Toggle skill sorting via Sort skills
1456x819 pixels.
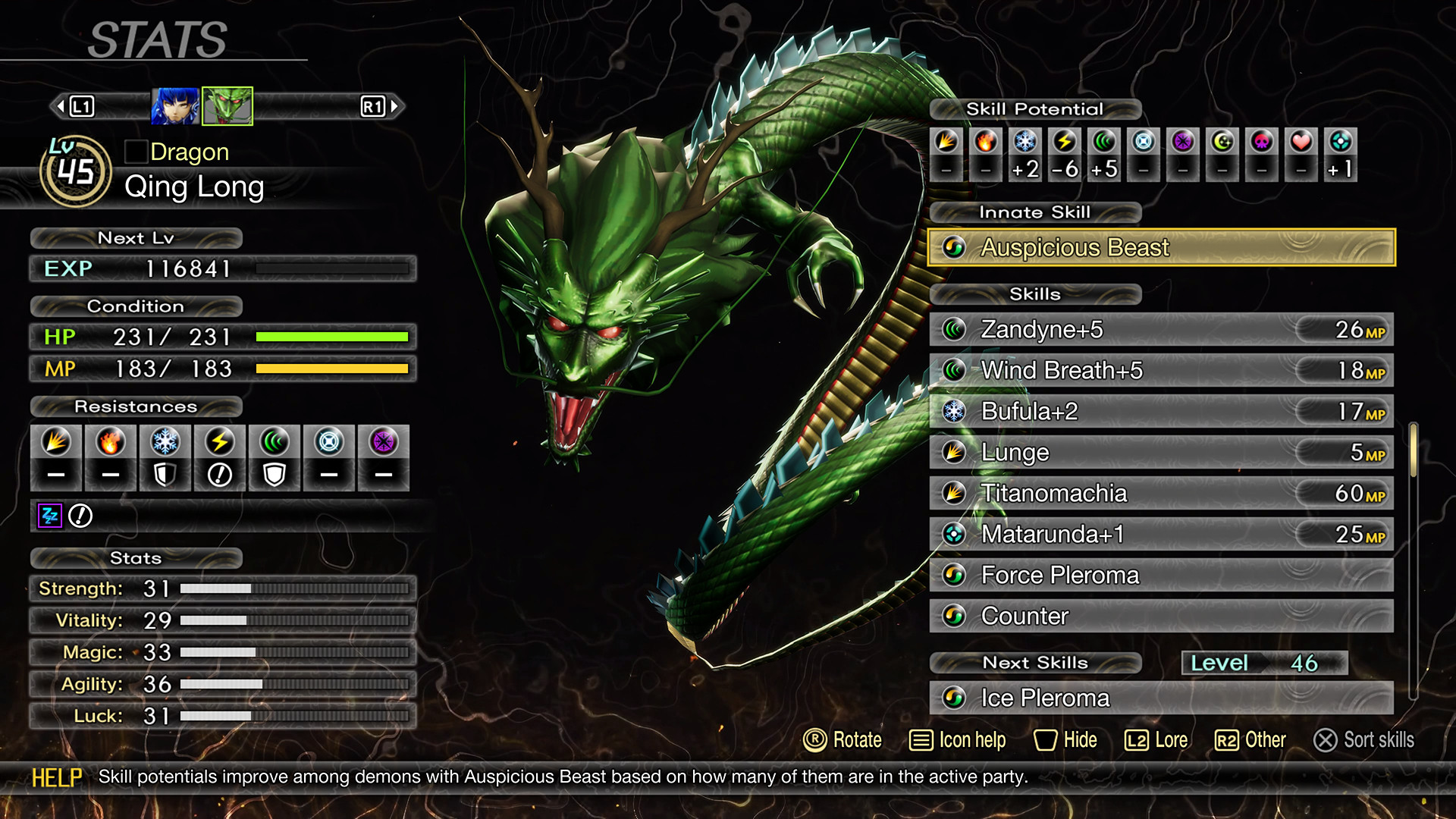(1363, 740)
